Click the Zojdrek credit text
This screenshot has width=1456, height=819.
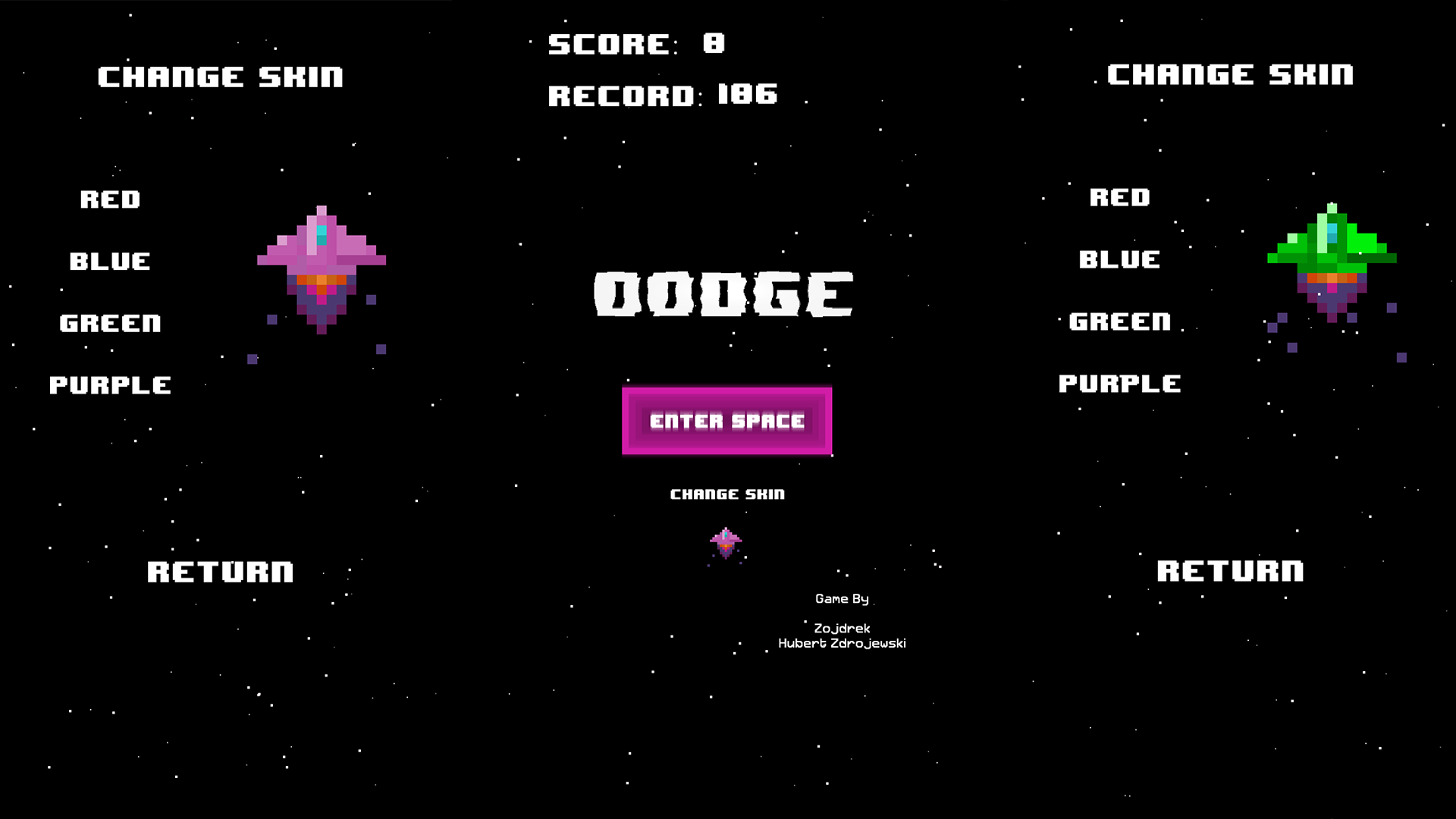pos(840,628)
